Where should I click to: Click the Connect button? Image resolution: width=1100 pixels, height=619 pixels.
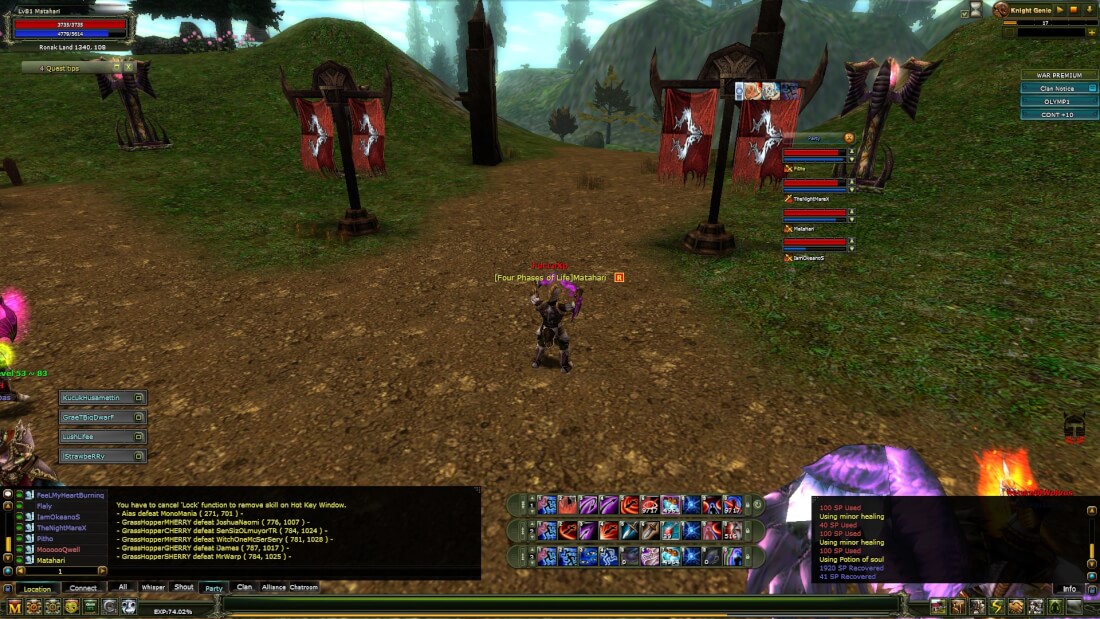(83, 589)
